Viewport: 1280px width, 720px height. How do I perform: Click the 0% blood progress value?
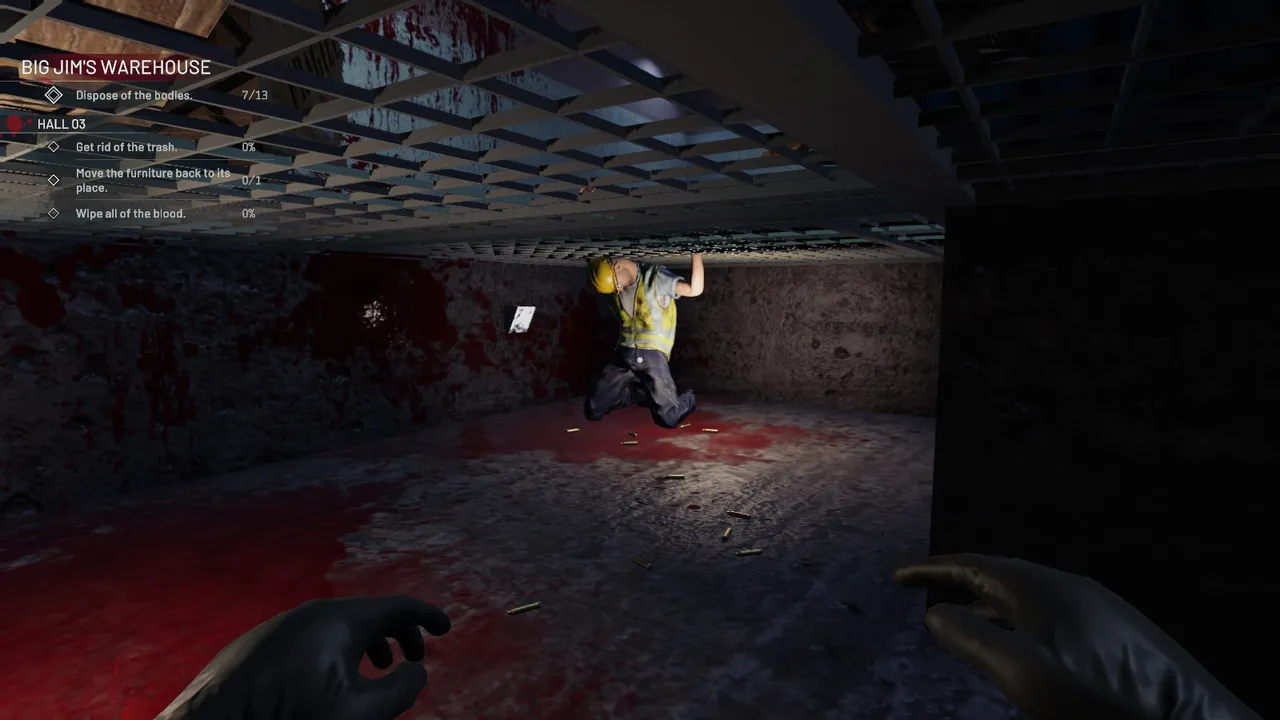(247, 213)
